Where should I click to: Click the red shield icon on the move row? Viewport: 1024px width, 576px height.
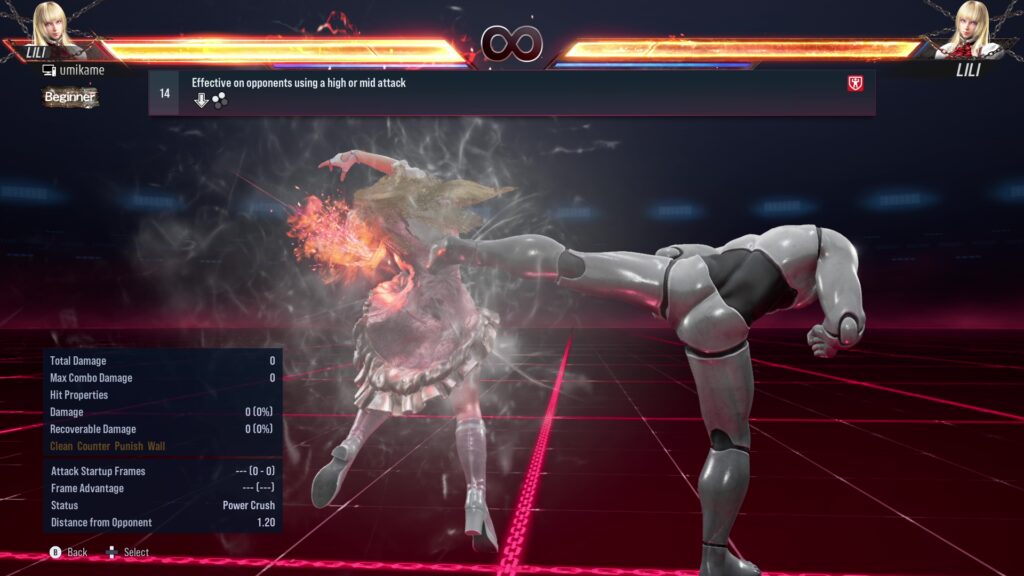855,84
